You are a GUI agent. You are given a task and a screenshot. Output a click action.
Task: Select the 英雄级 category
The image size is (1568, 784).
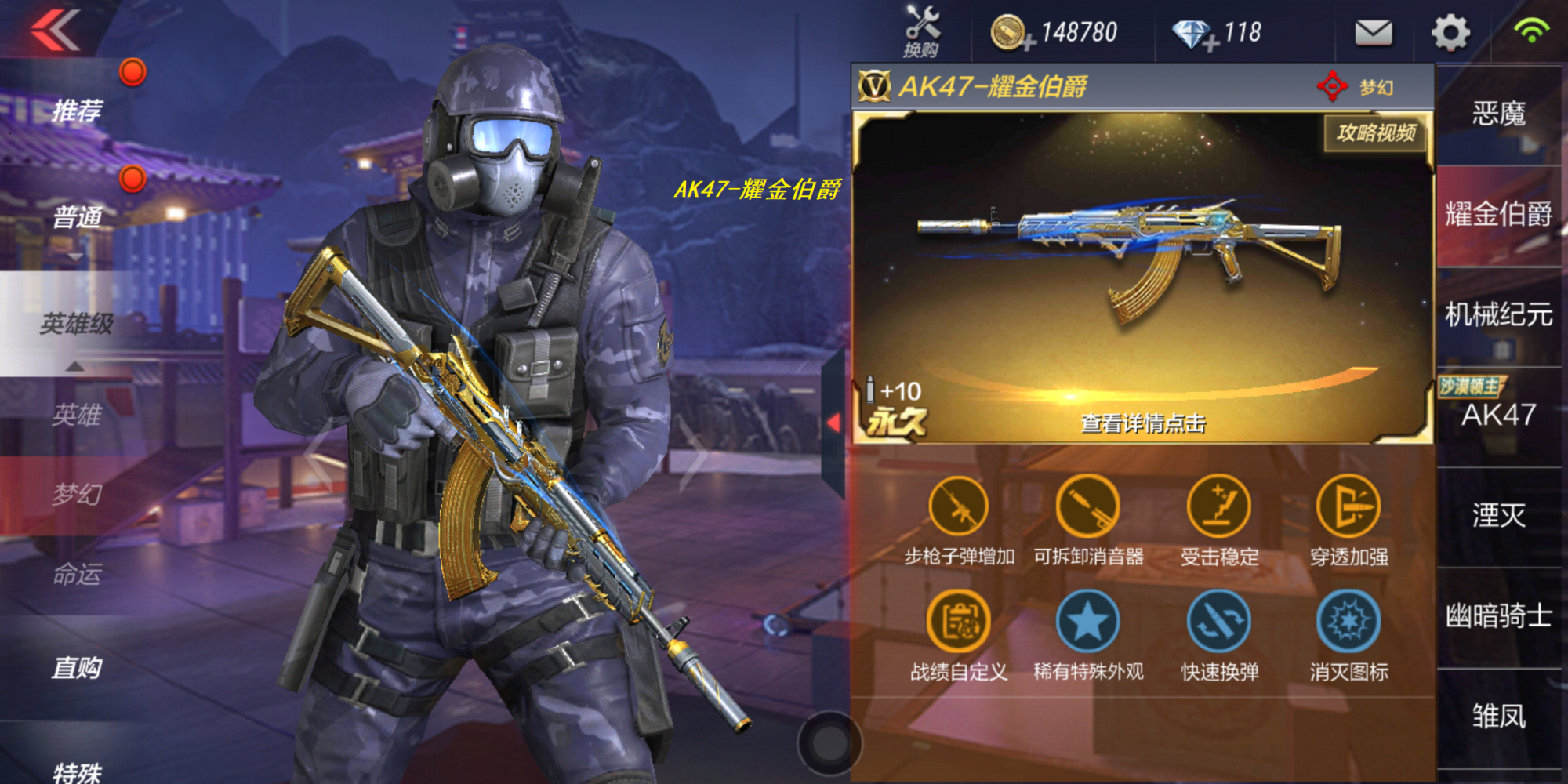click(77, 323)
